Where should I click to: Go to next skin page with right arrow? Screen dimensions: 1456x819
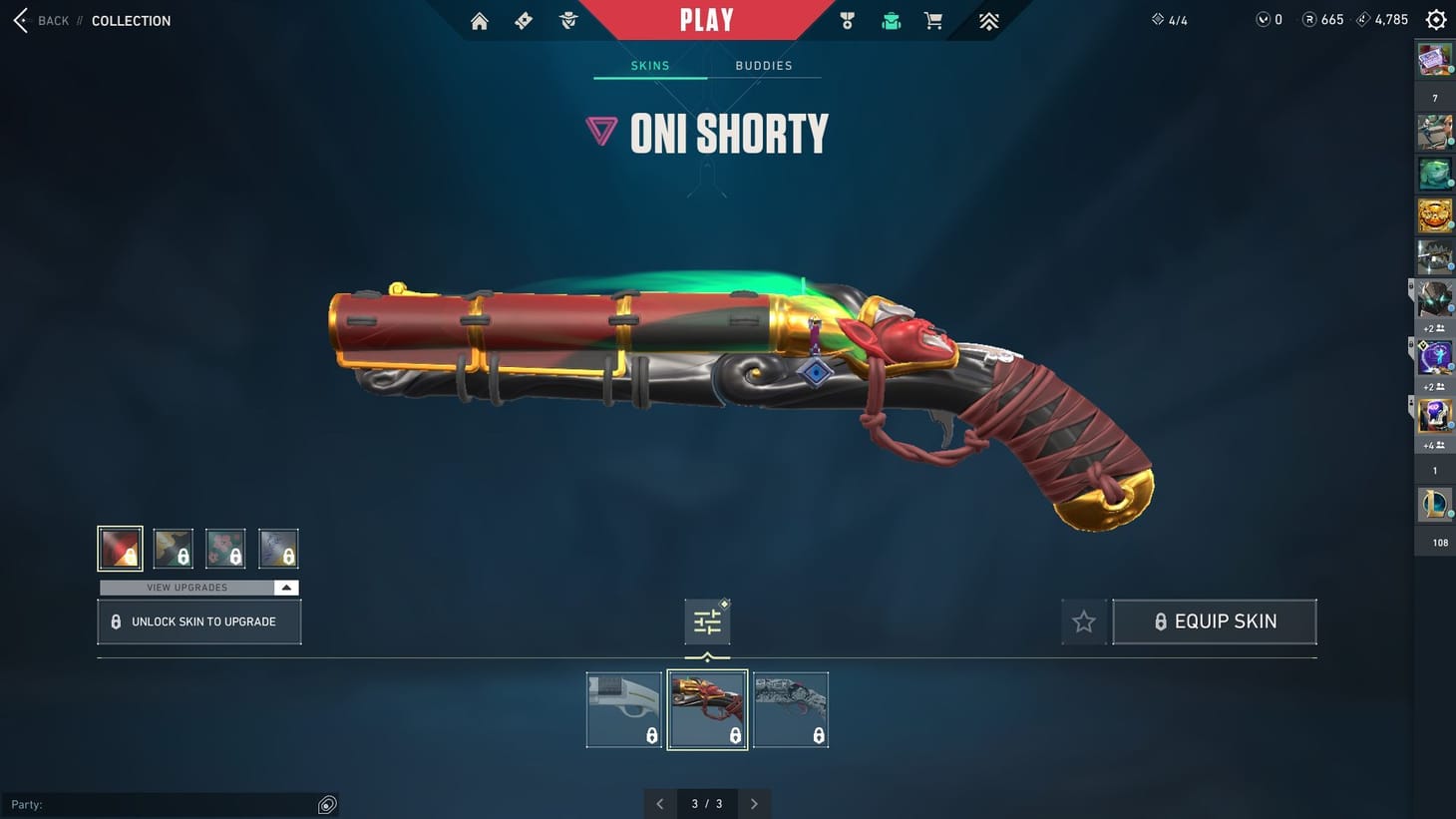754,803
